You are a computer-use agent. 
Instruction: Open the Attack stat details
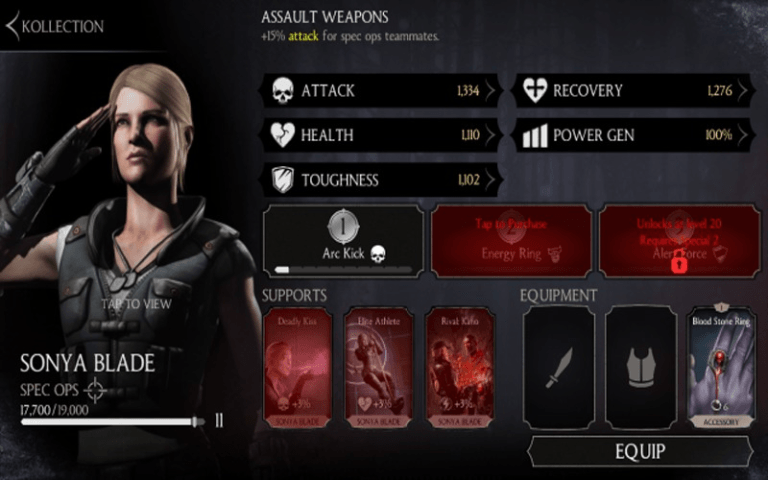381,90
